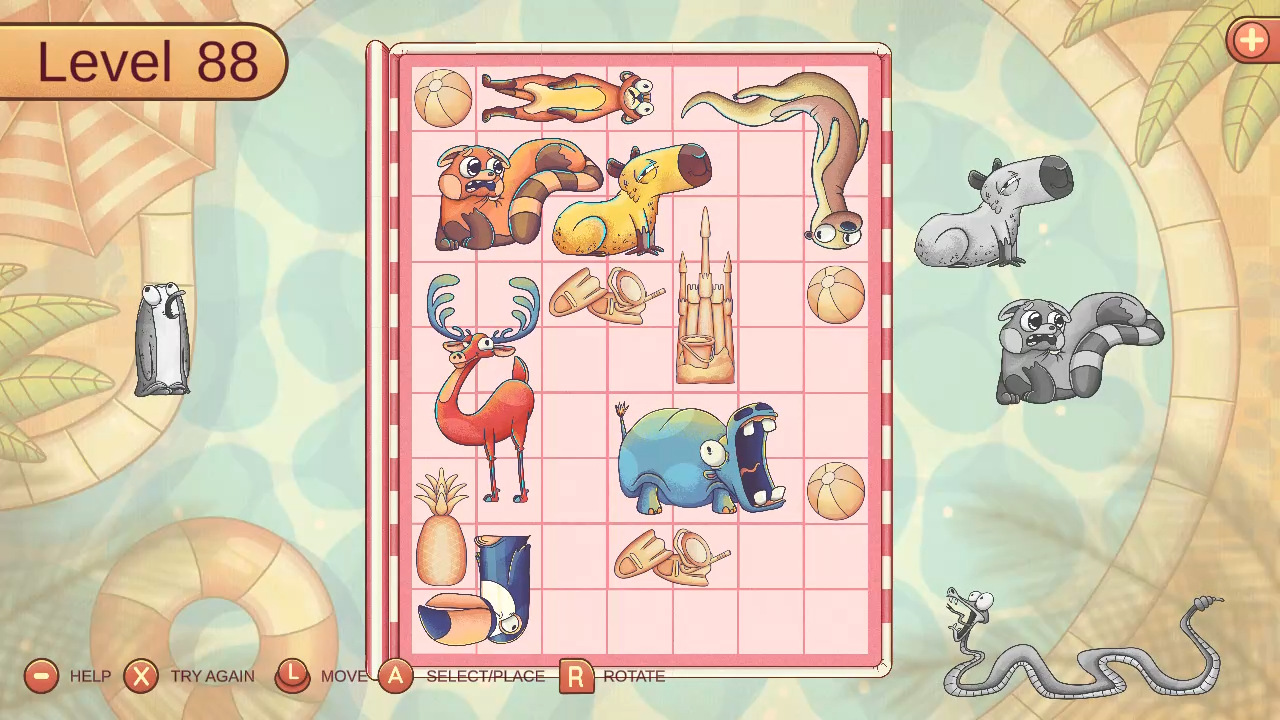Select the gray penguin piece on the left

161,340
